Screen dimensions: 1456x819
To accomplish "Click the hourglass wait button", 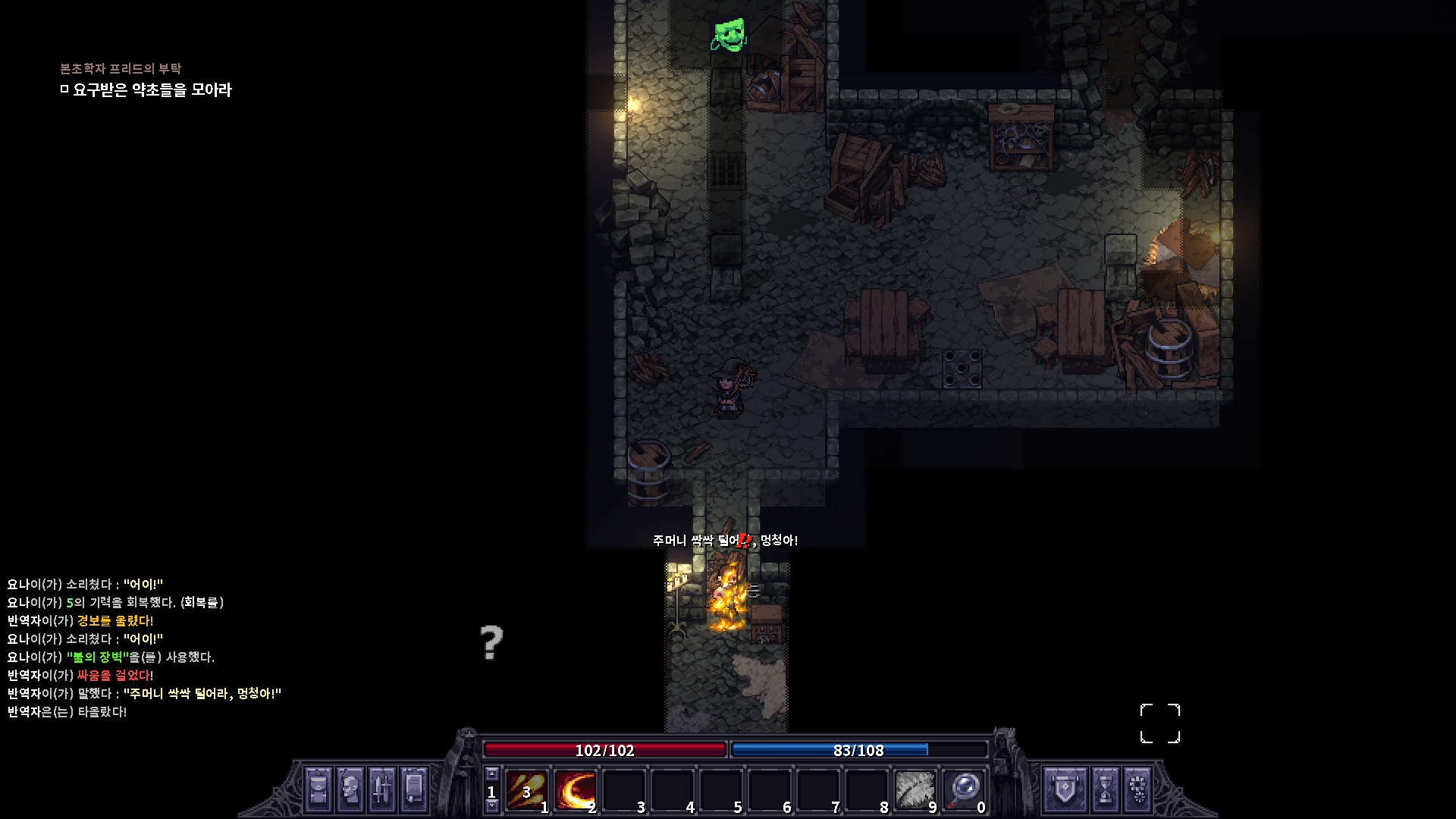I will click(x=1105, y=790).
